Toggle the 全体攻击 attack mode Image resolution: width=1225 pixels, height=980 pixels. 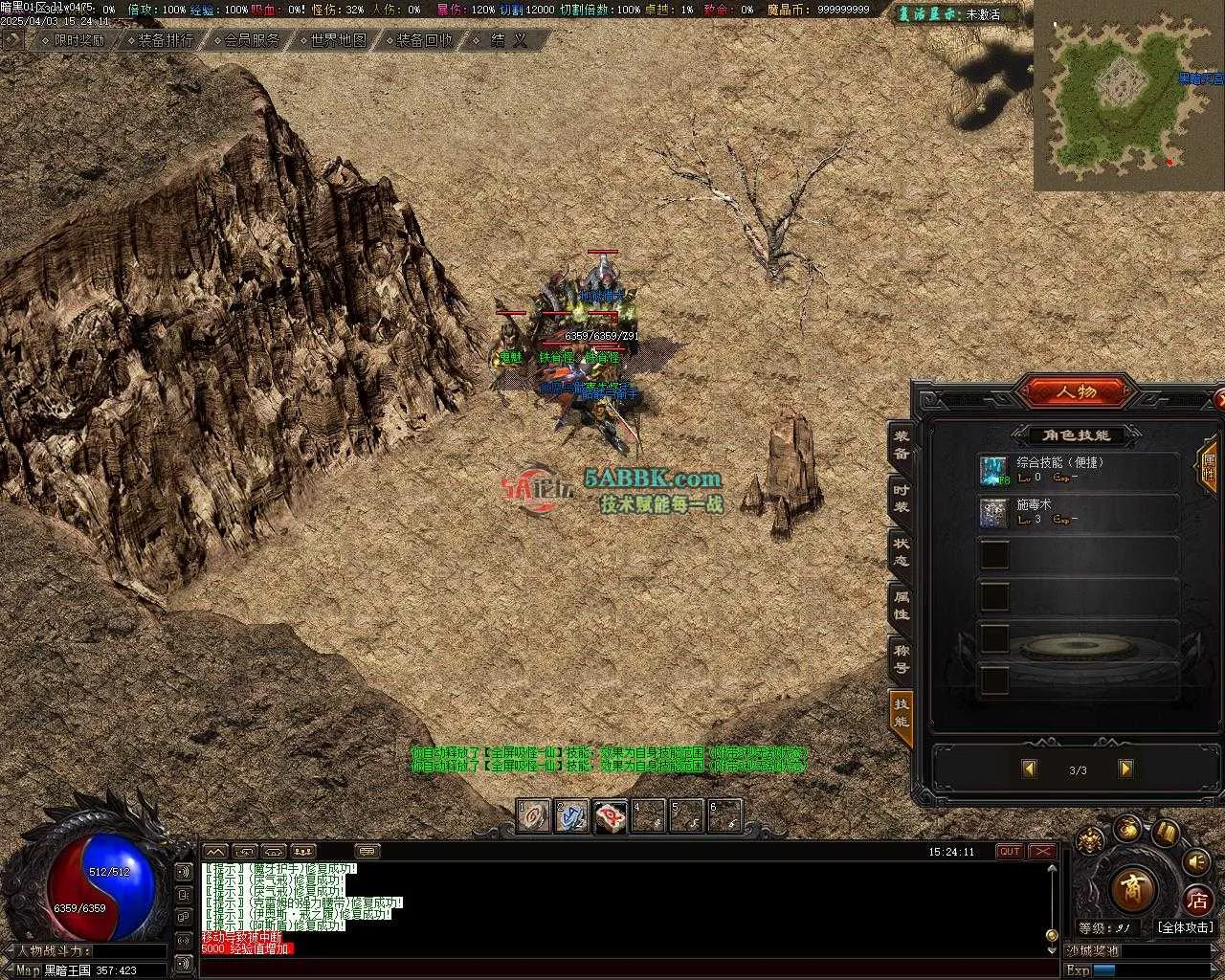pos(1184,927)
